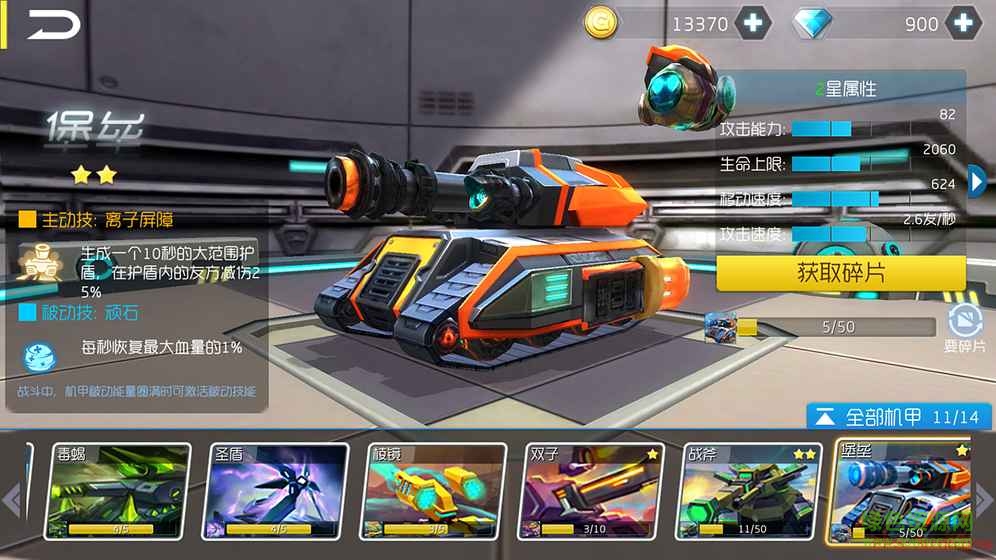Click the yellow 获取碎片 button
The width and height of the screenshot is (996, 560).
click(x=840, y=273)
